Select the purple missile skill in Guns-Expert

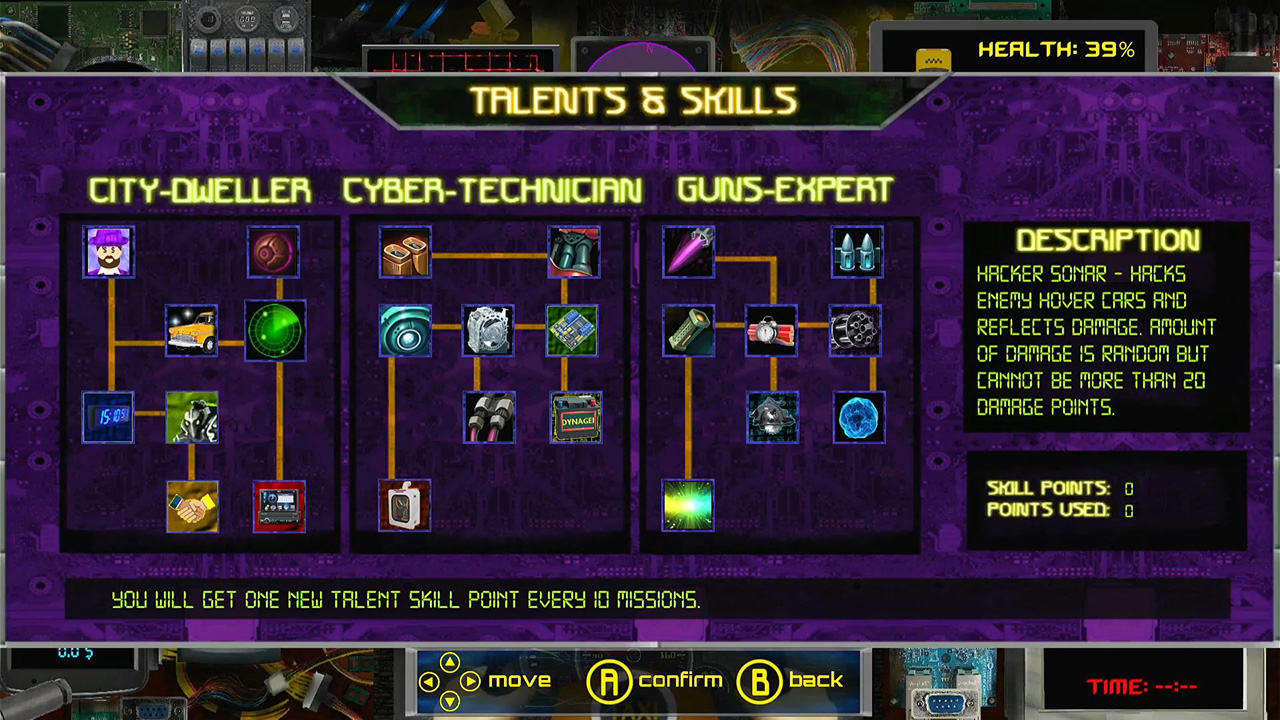688,252
